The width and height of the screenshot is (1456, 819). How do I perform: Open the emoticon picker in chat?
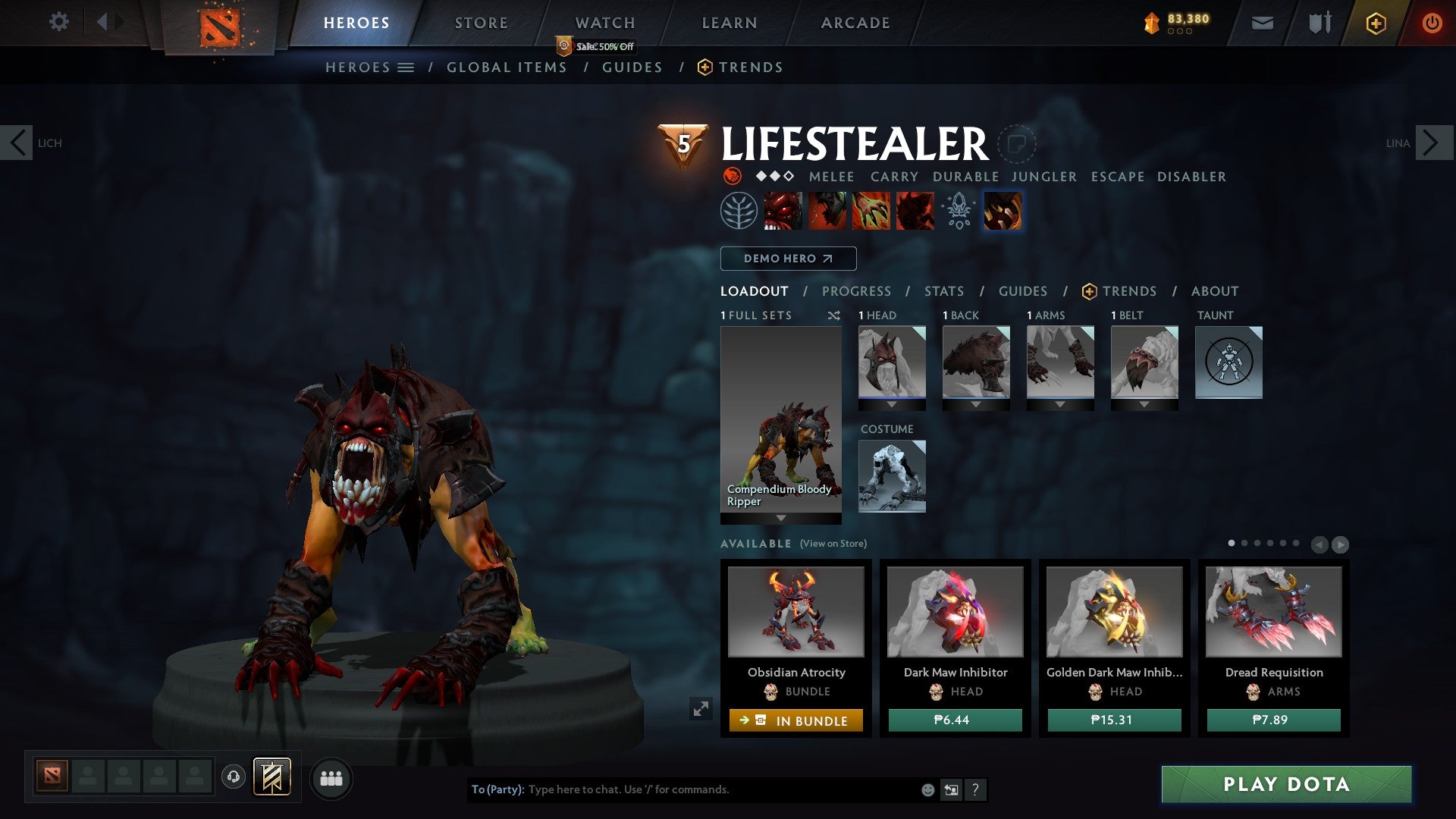tap(927, 789)
